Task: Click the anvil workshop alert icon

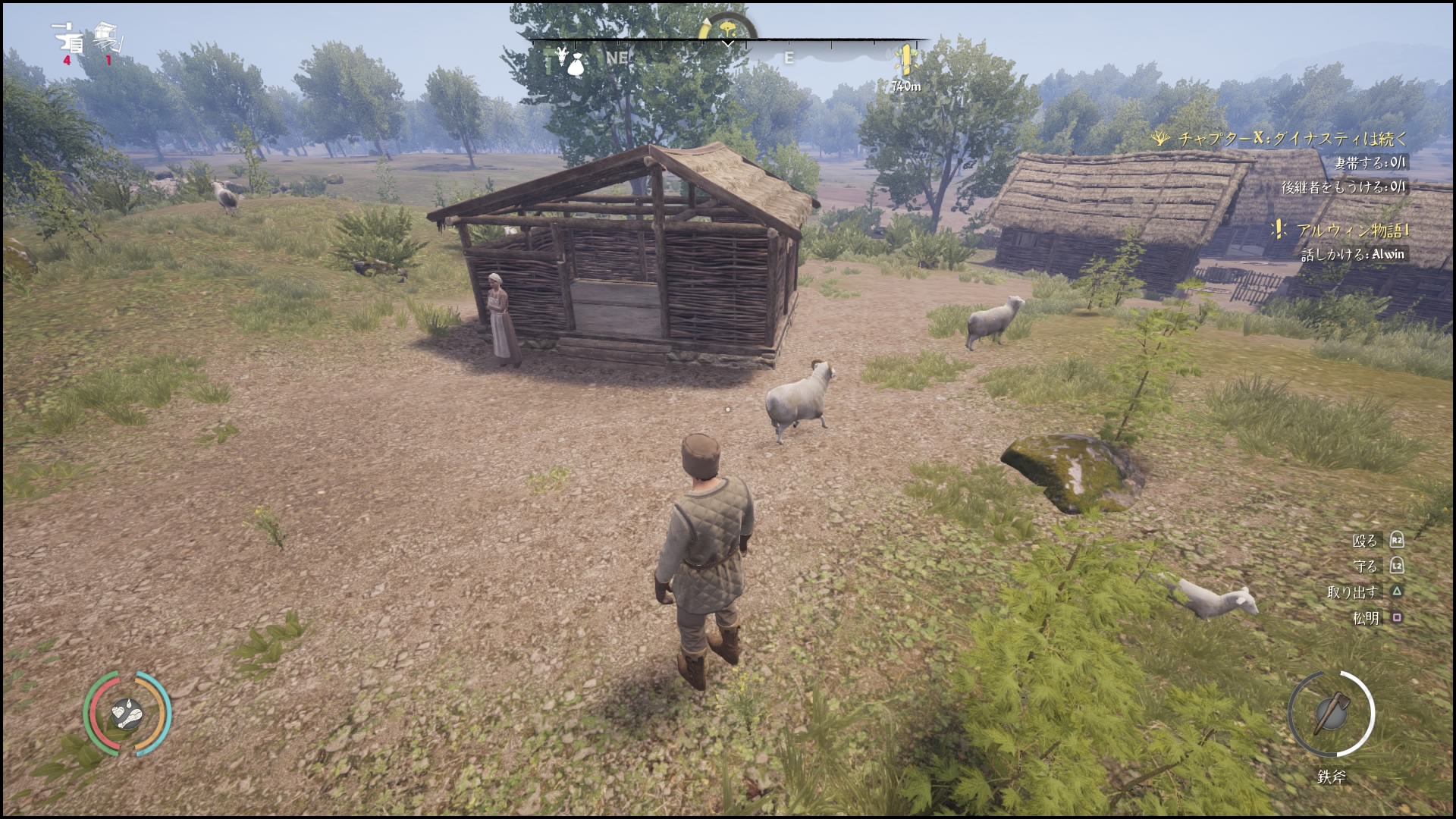Action: 68,38
